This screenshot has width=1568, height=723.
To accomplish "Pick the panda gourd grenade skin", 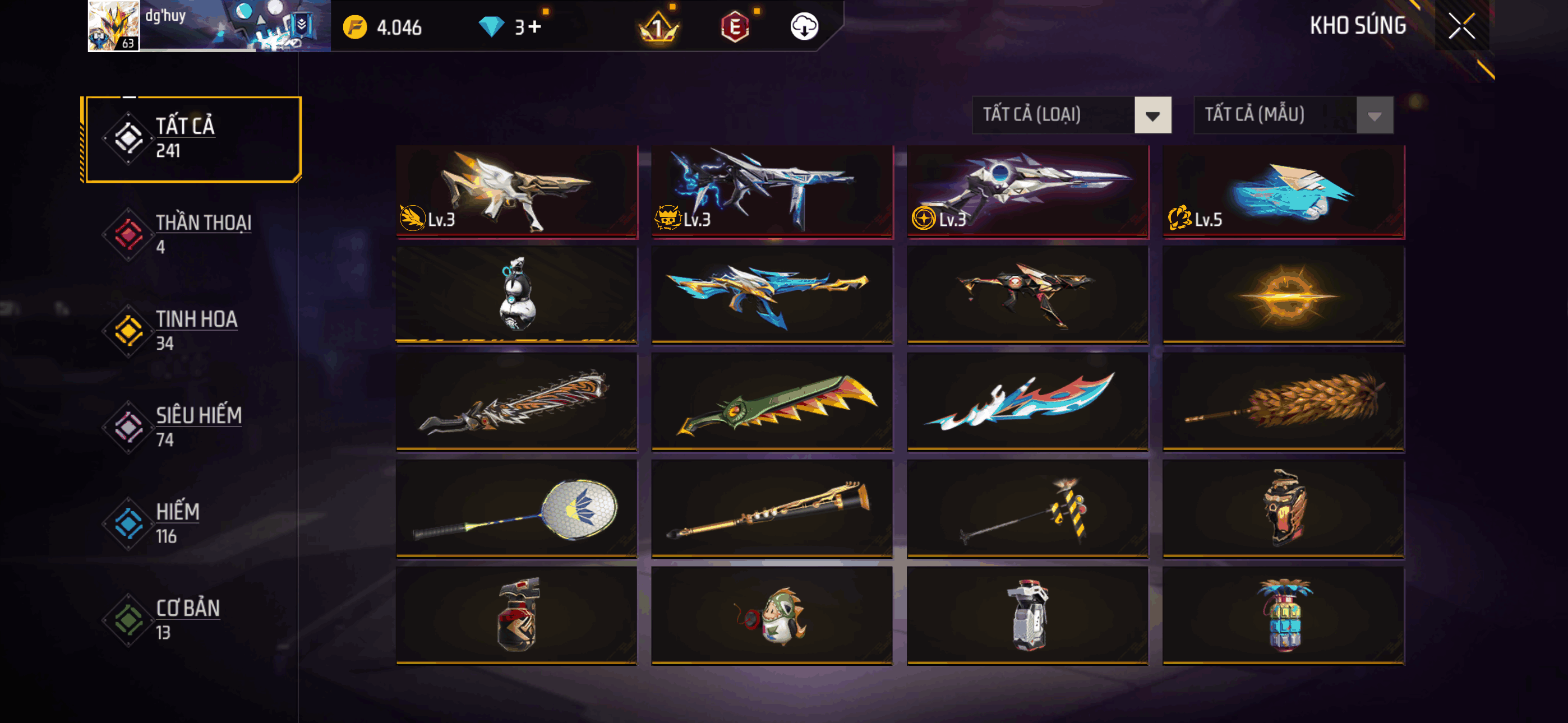I will (516, 295).
